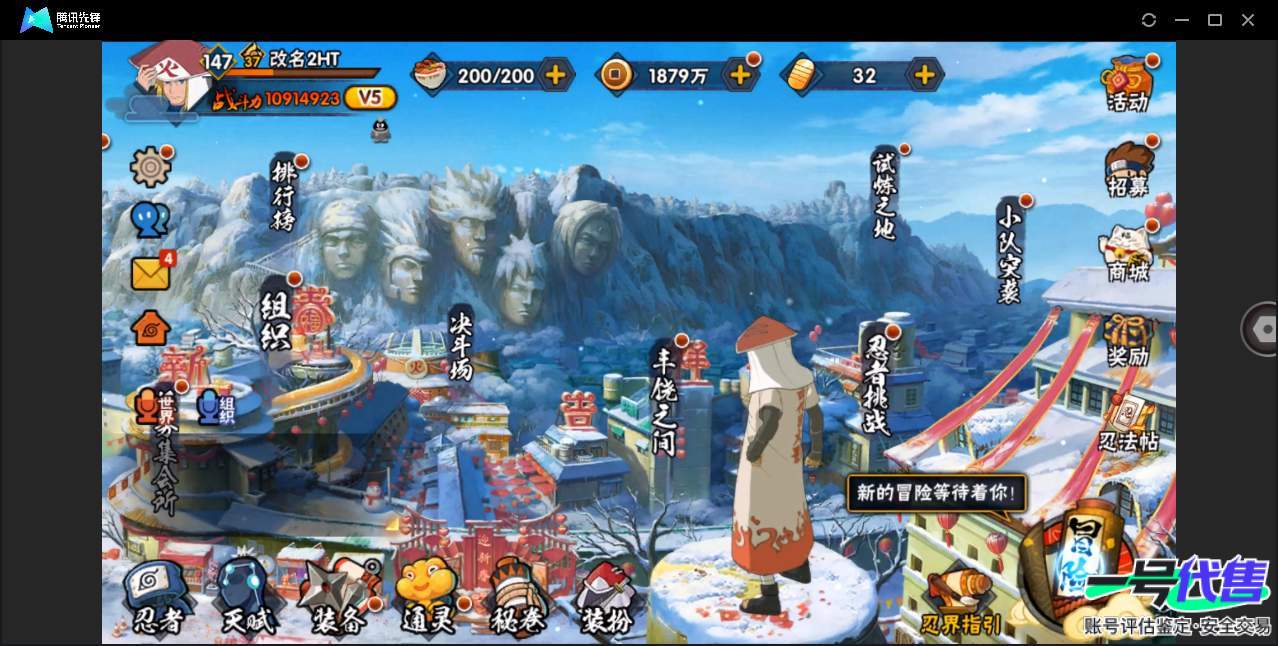Open the settings gear icon

pos(151,167)
